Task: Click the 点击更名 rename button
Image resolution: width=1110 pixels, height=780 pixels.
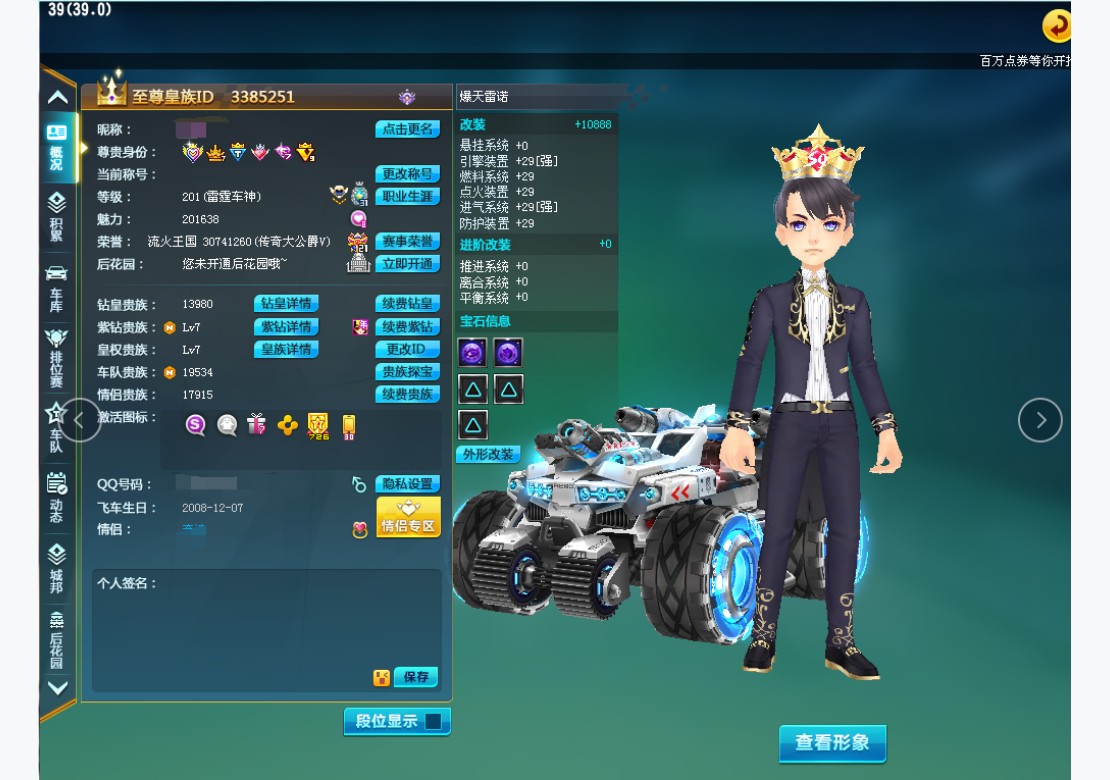Action: coord(407,129)
